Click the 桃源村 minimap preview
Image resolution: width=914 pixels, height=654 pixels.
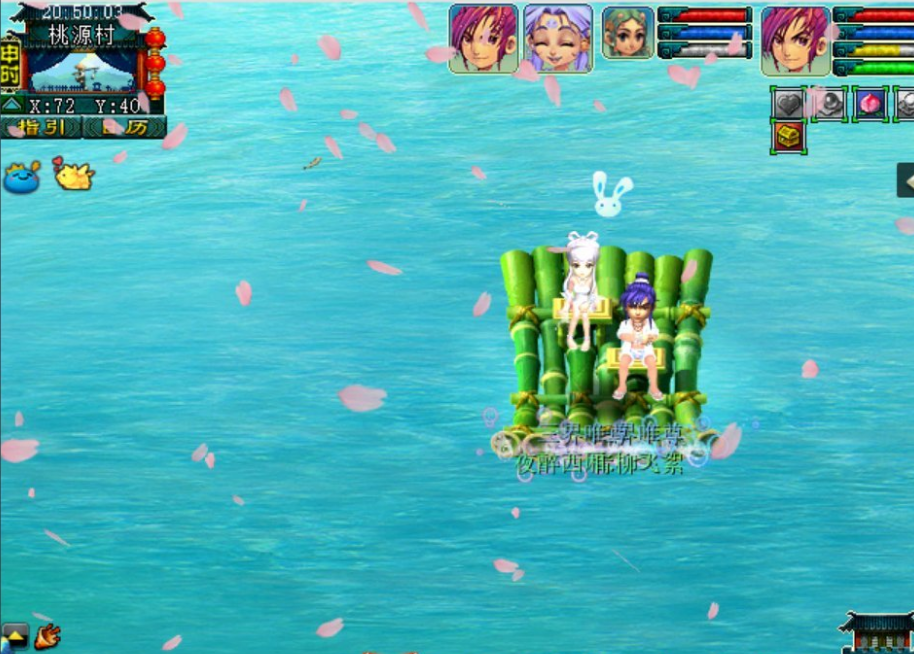point(82,70)
